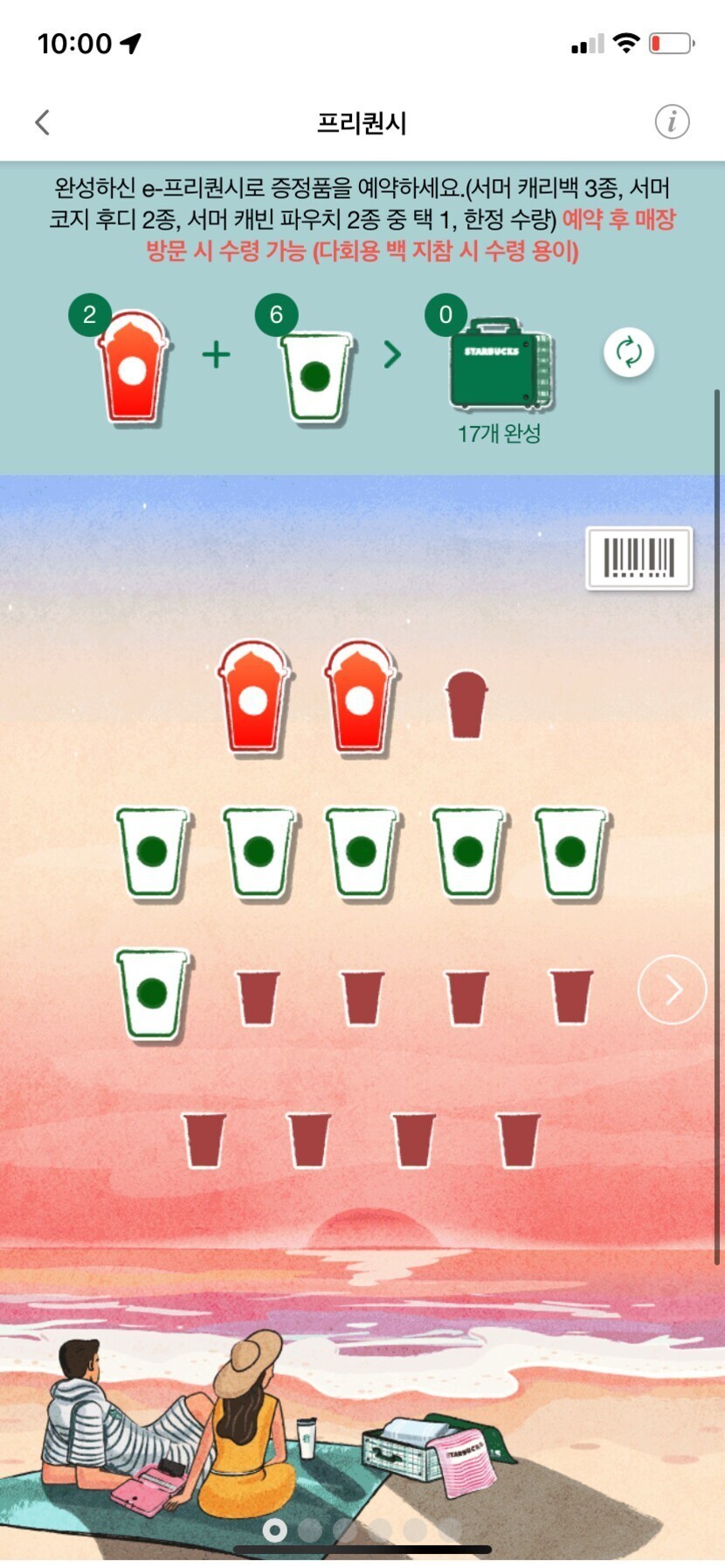The height and width of the screenshot is (1568, 725).
Task: Tap the green refresh arrows button
Action: coord(629,353)
